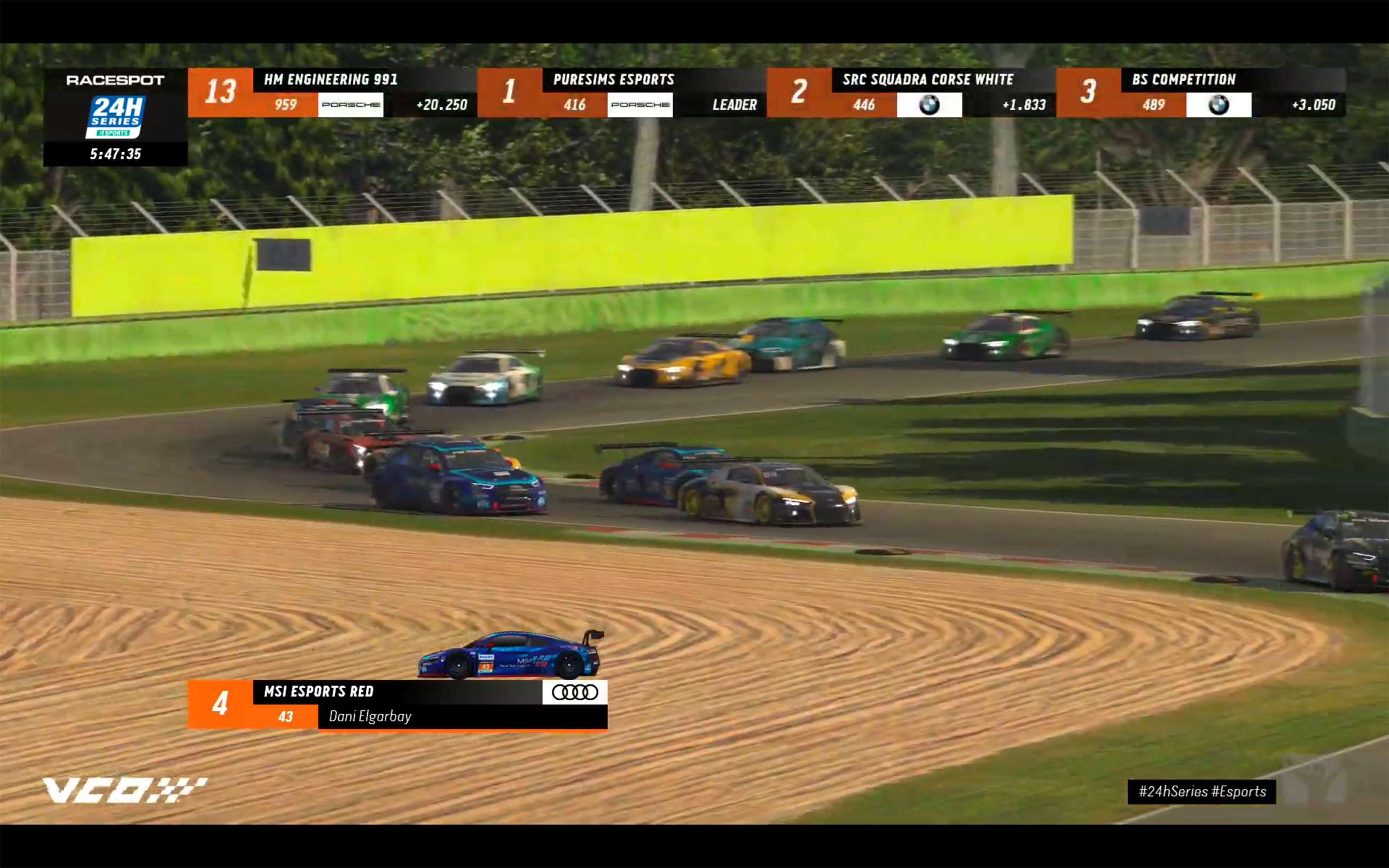Choose the SRC Squadra Corse White entry
The image size is (1389, 868).
(910, 92)
